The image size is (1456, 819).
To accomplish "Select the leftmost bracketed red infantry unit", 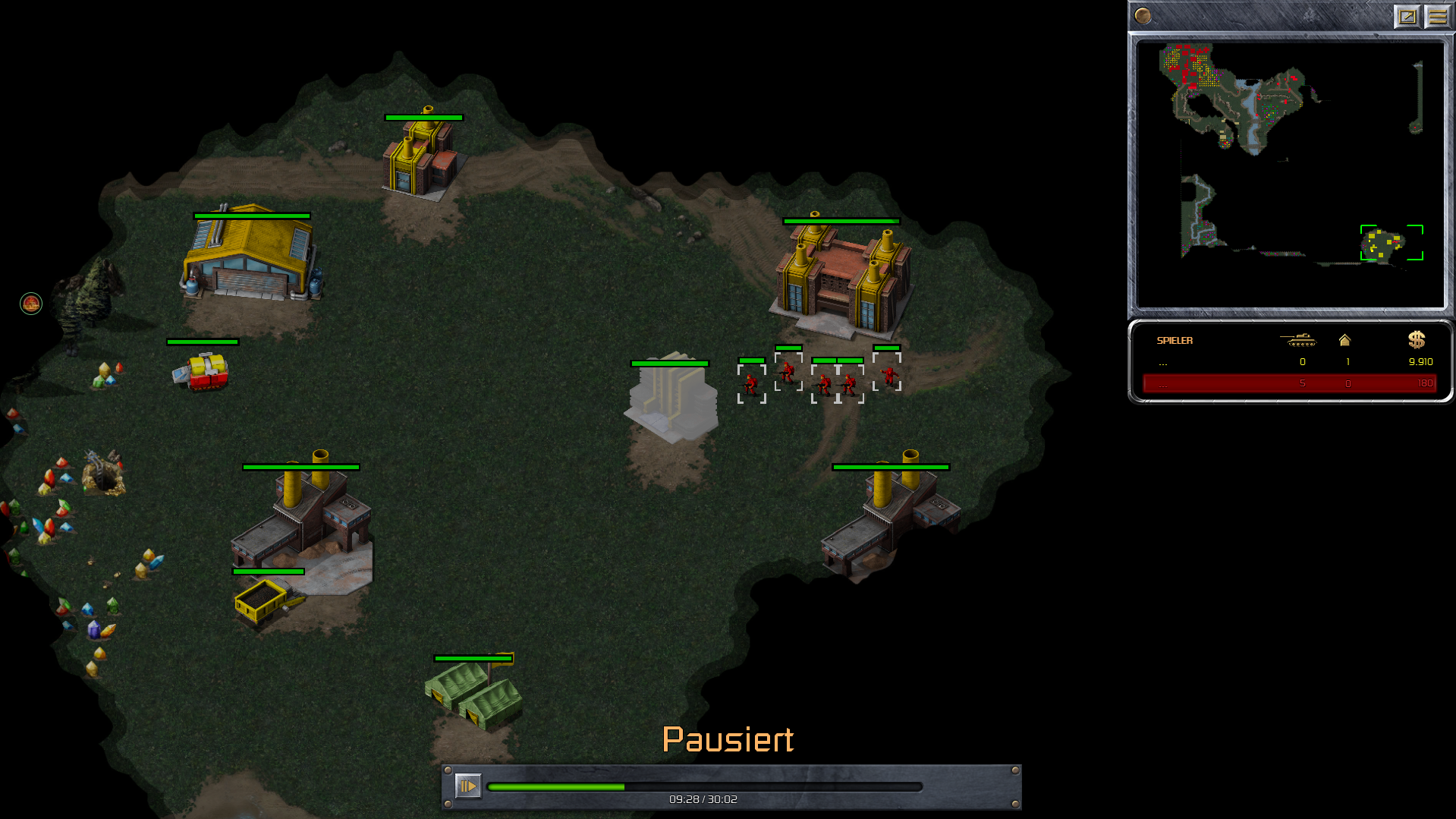I will coord(751,384).
